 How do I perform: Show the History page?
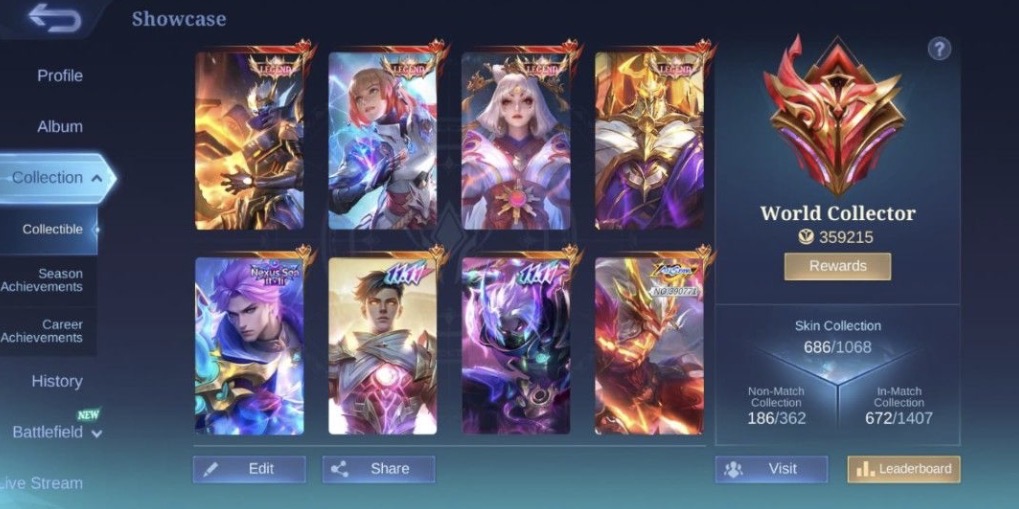click(x=56, y=381)
